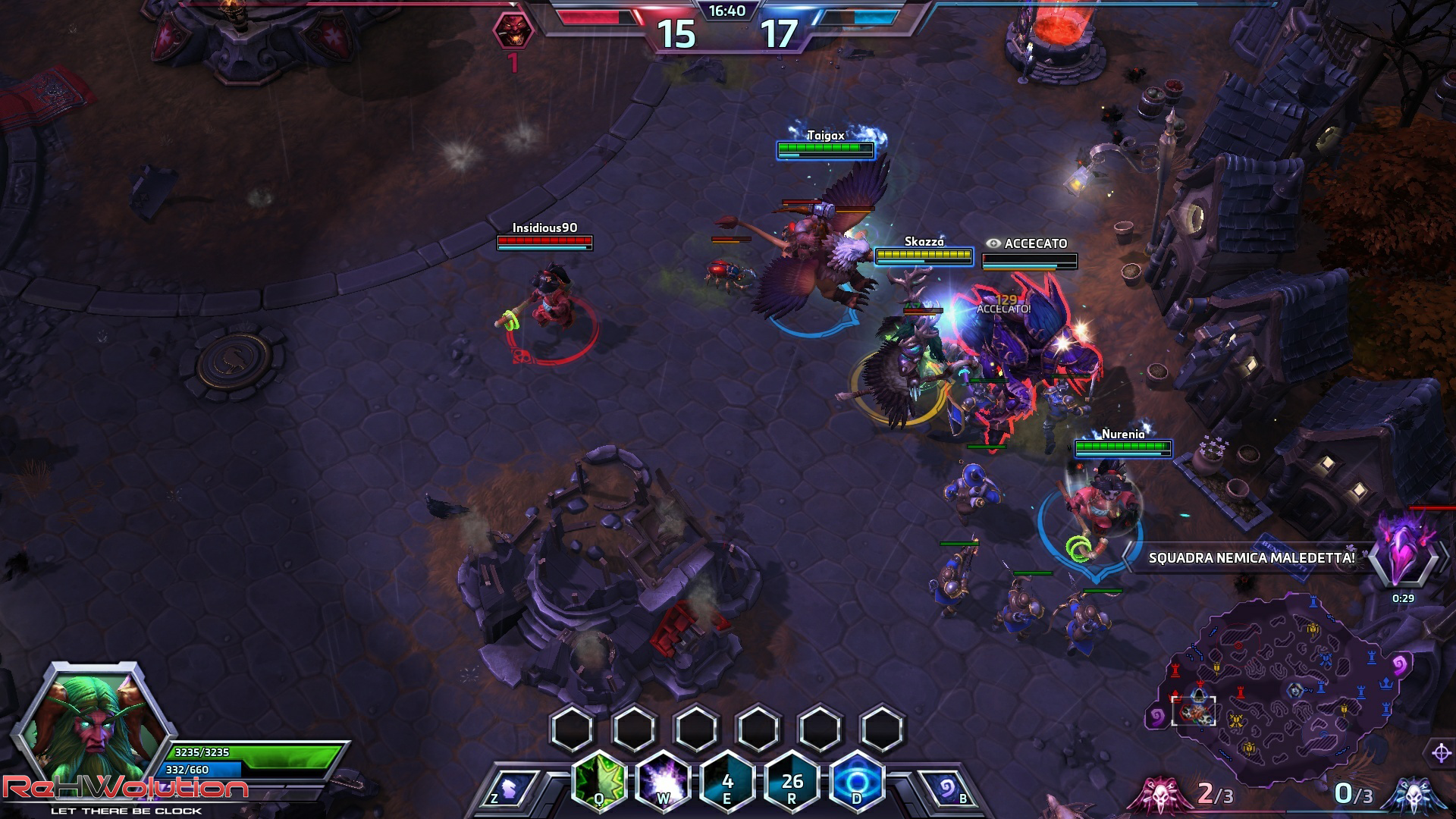Click the Squadra Nemica Maledetta notification banner
This screenshot has height=819, width=1456.
click(x=1251, y=558)
